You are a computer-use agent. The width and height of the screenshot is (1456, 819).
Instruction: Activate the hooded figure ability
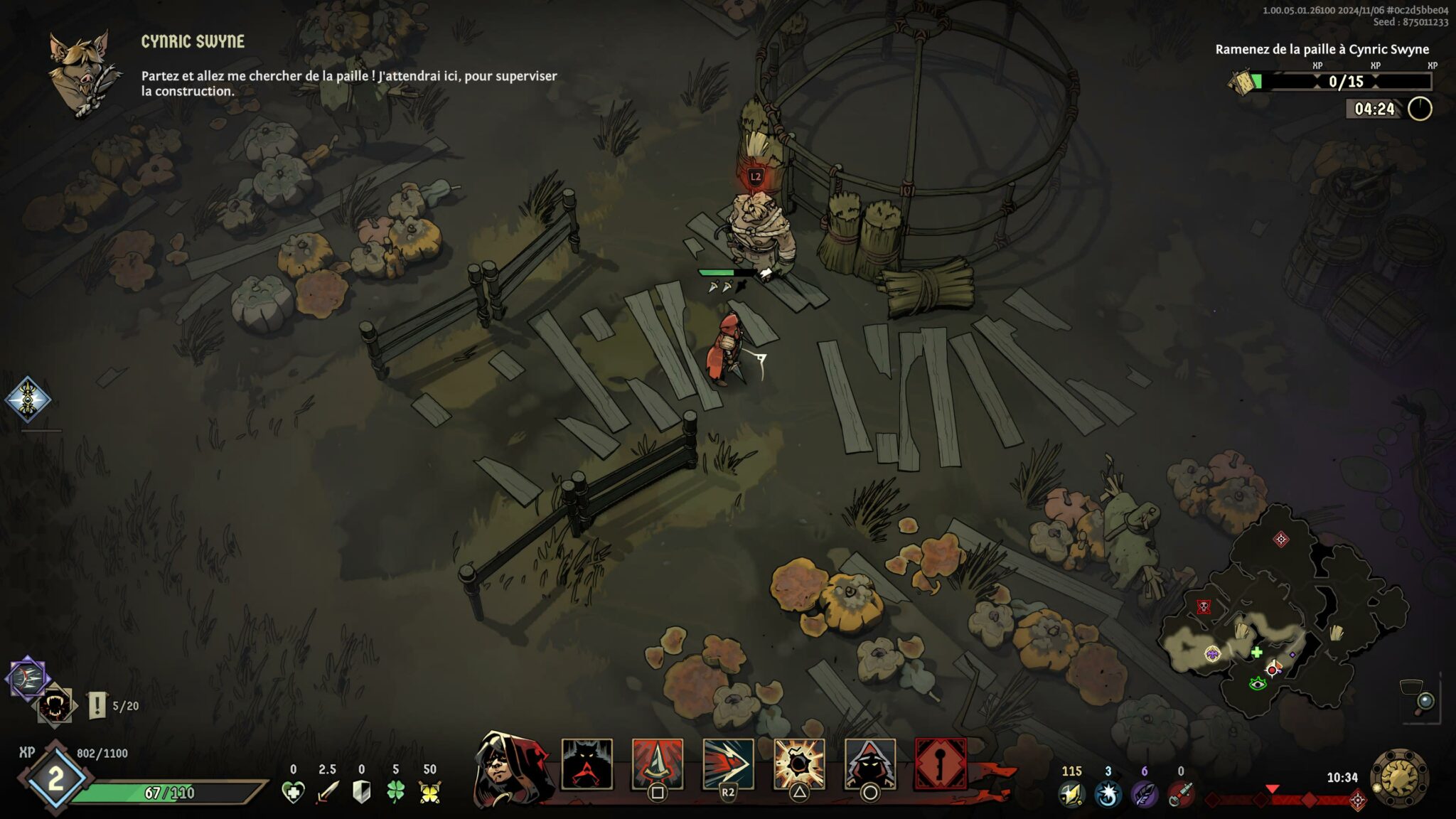coord(869,764)
